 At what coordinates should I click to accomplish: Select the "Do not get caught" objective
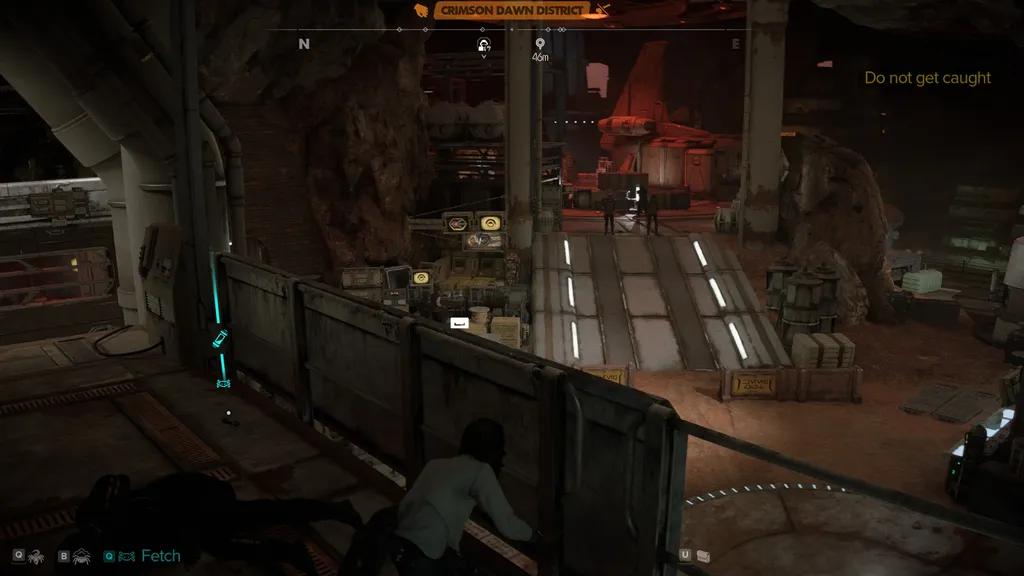pyautogui.click(x=927, y=78)
